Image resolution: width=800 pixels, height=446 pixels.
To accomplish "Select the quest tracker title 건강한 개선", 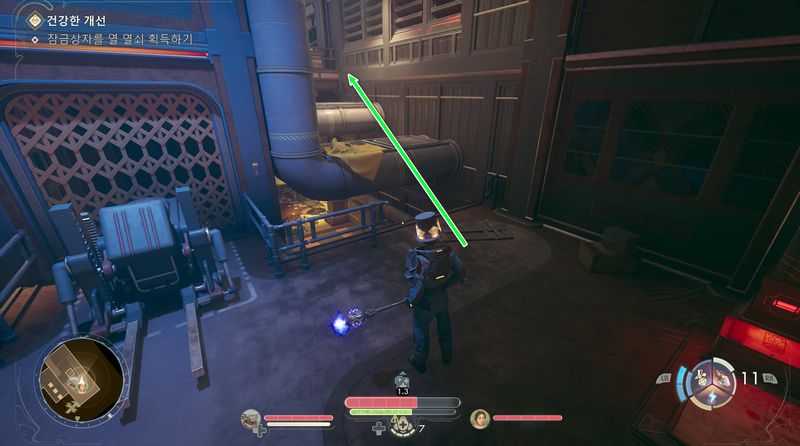I will point(76,20).
